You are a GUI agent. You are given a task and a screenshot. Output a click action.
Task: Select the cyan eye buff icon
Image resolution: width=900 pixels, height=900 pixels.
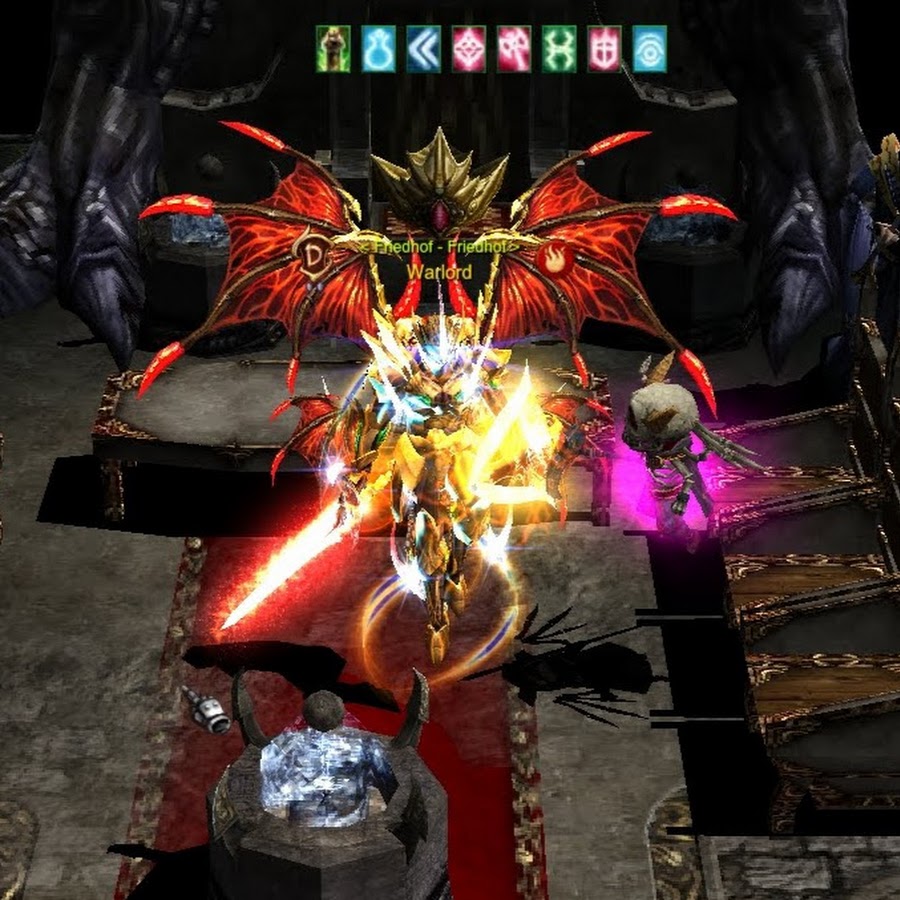coord(649,49)
